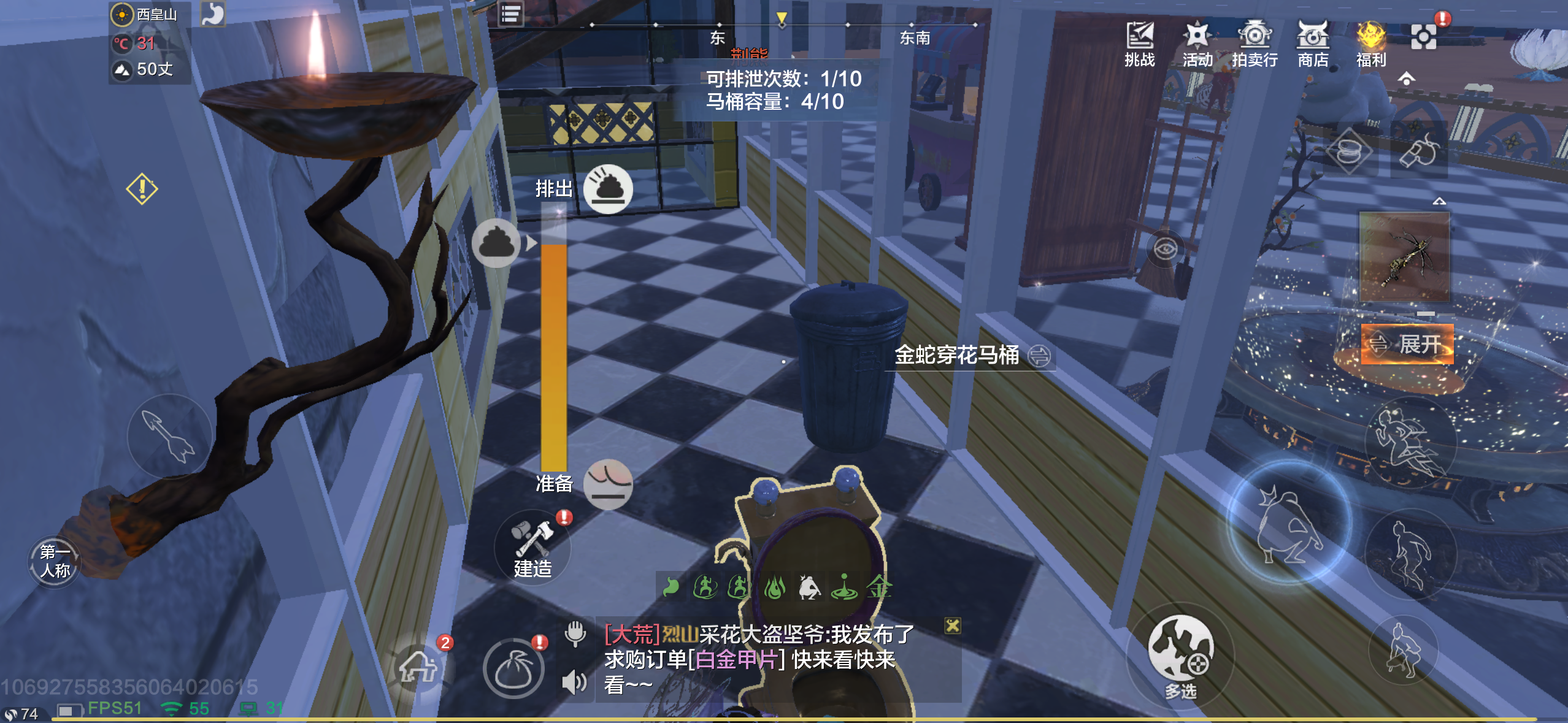Open the task list icon near the compass
Screen dimensions: 1568x723
pos(510,13)
